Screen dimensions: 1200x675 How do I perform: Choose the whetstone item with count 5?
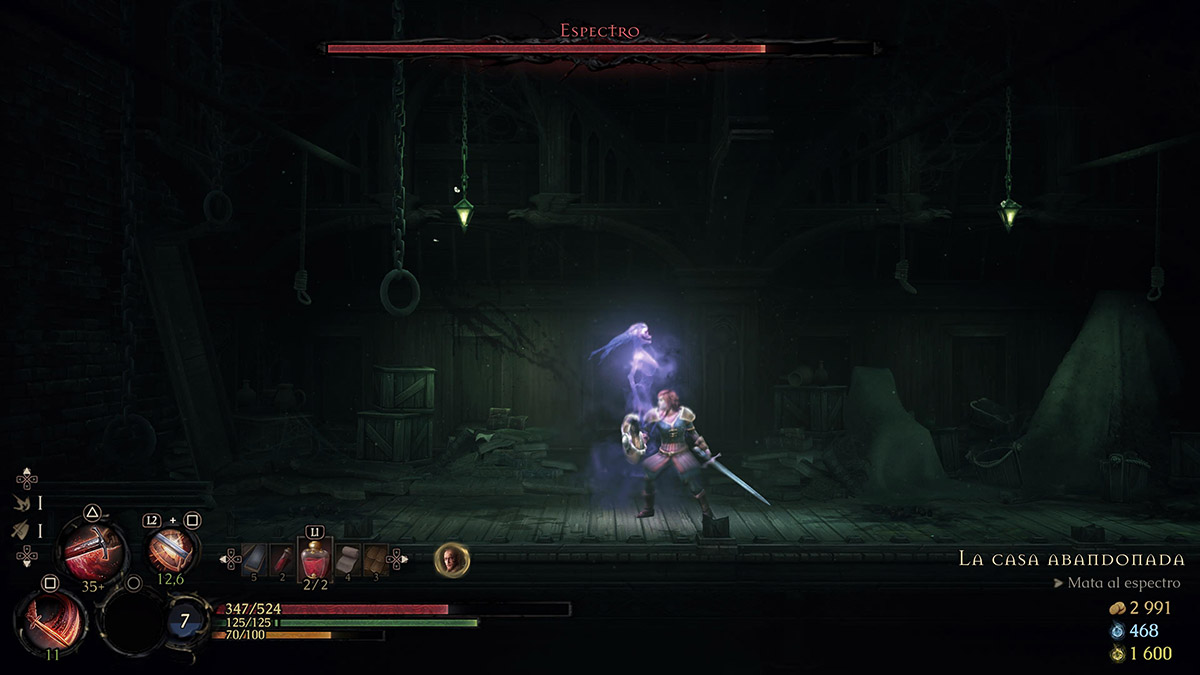click(x=256, y=560)
